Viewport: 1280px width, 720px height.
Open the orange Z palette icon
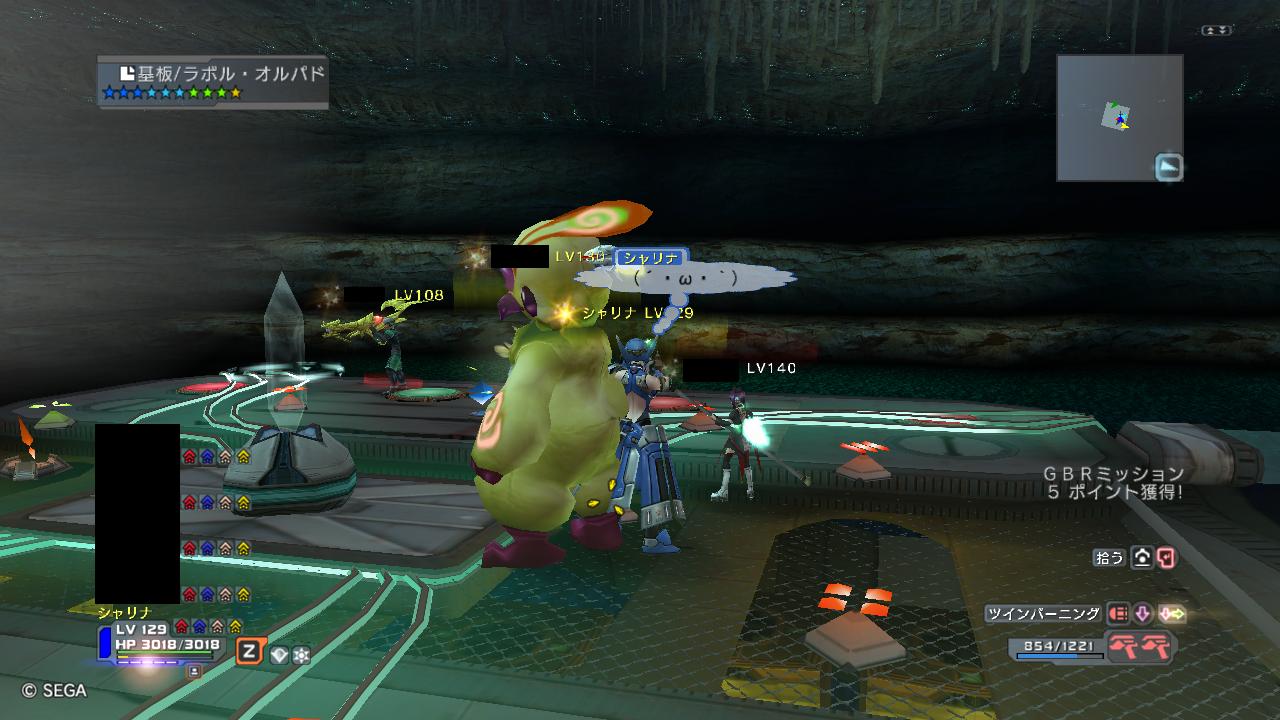click(x=249, y=652)
